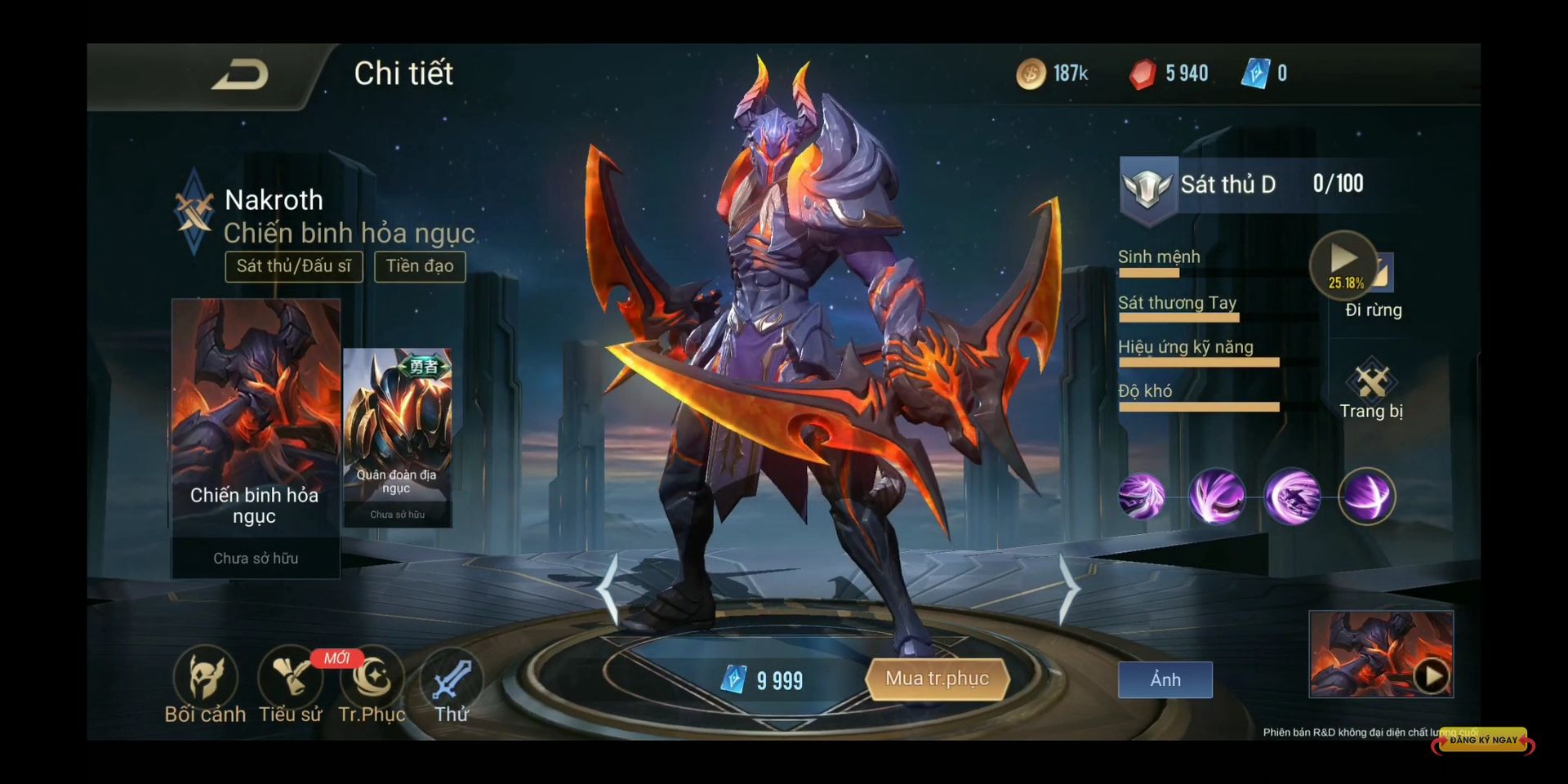Rotate to previous skin with left arrow
1568x784 pixels.
608,588
